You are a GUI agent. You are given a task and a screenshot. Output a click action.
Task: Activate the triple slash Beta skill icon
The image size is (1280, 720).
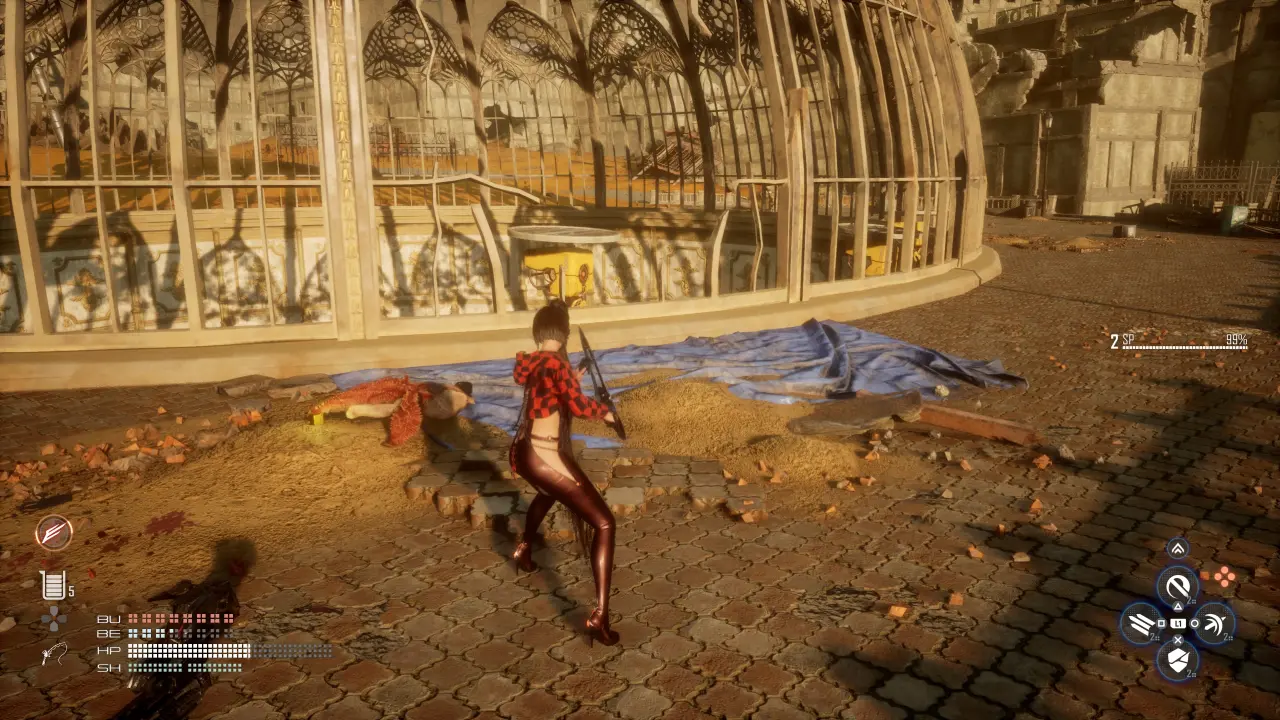1140,624
